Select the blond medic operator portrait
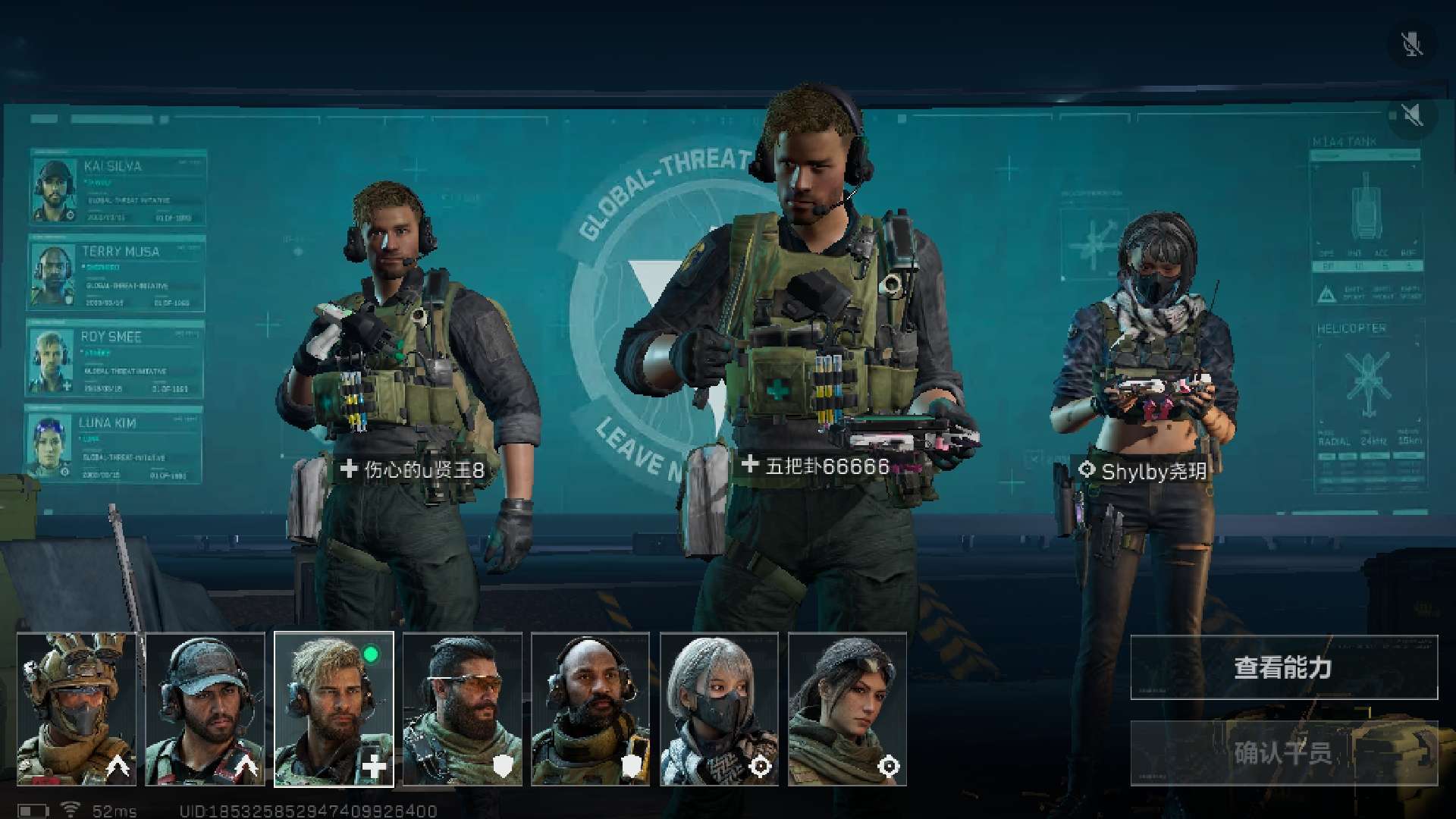Screen dimensions: 1456x819 coord(334,709)
